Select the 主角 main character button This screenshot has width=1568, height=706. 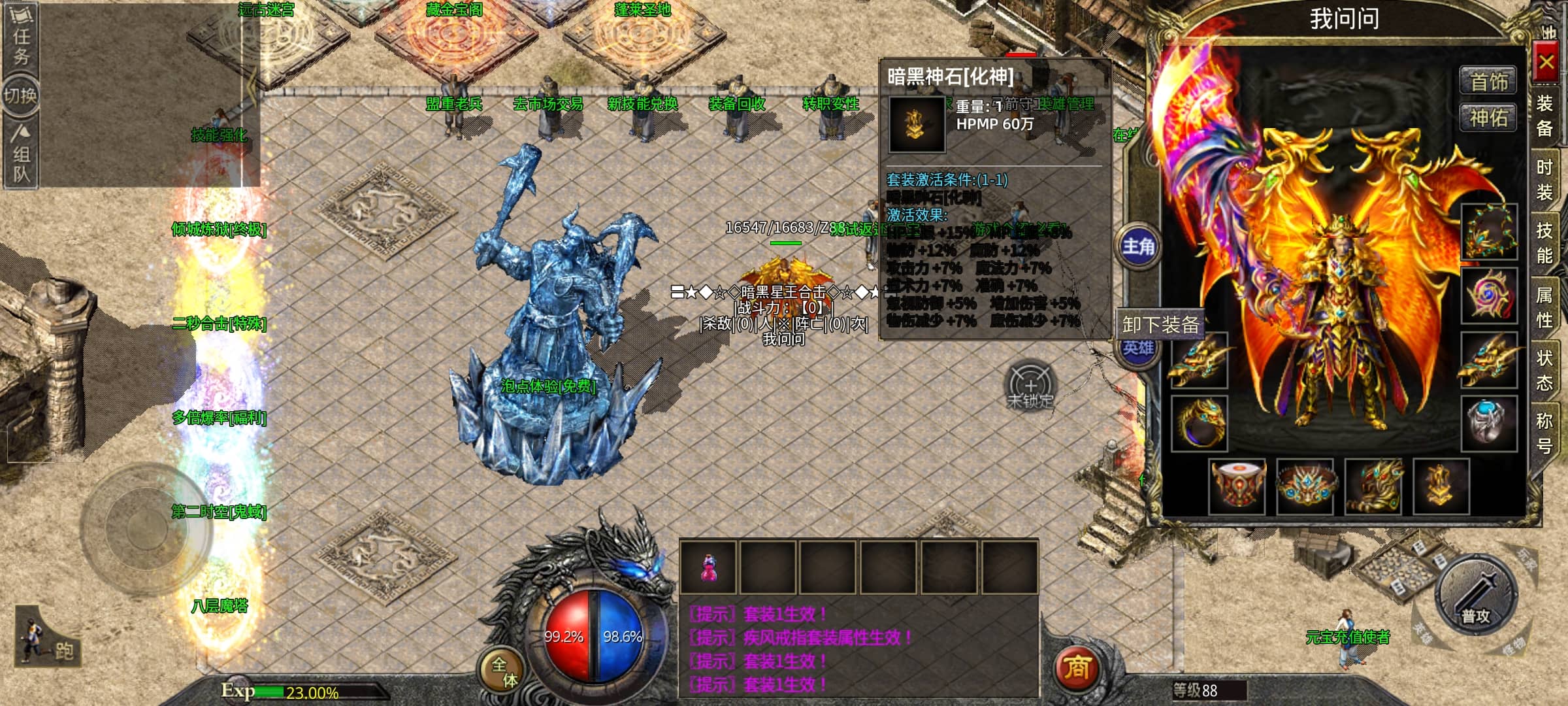click(1138, 246)
